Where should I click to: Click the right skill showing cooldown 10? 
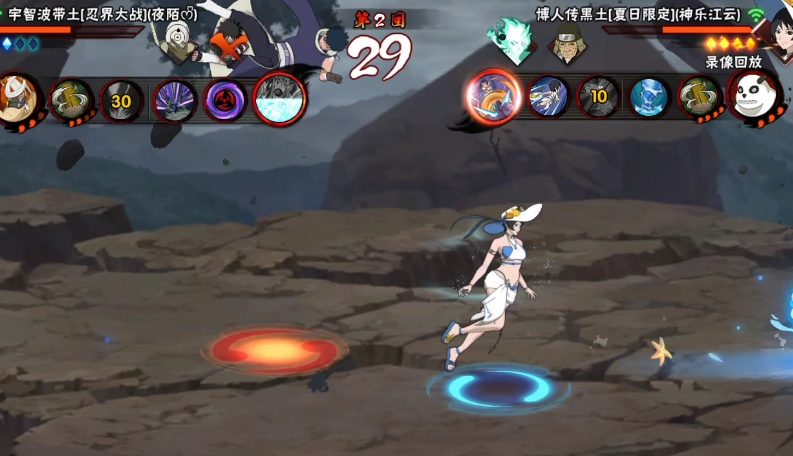pos(598,97)
